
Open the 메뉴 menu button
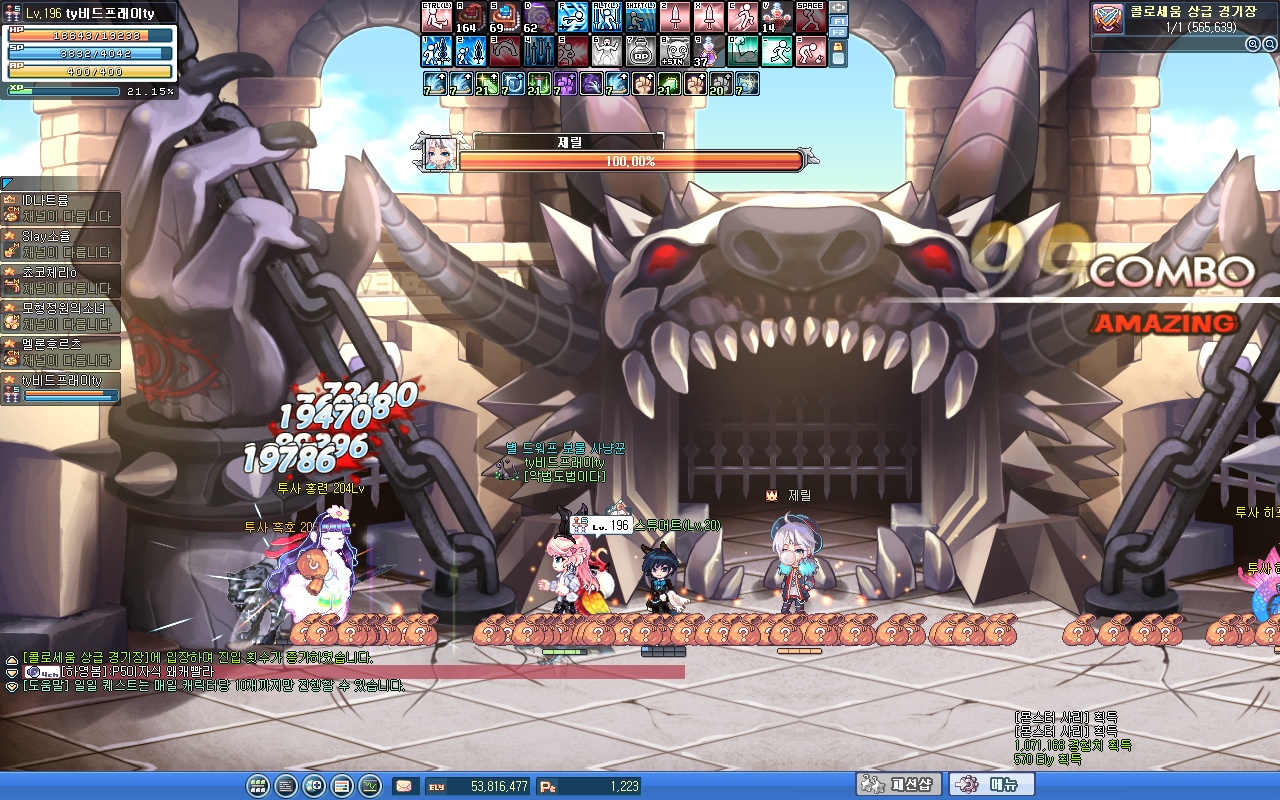[x=991, y=785]
